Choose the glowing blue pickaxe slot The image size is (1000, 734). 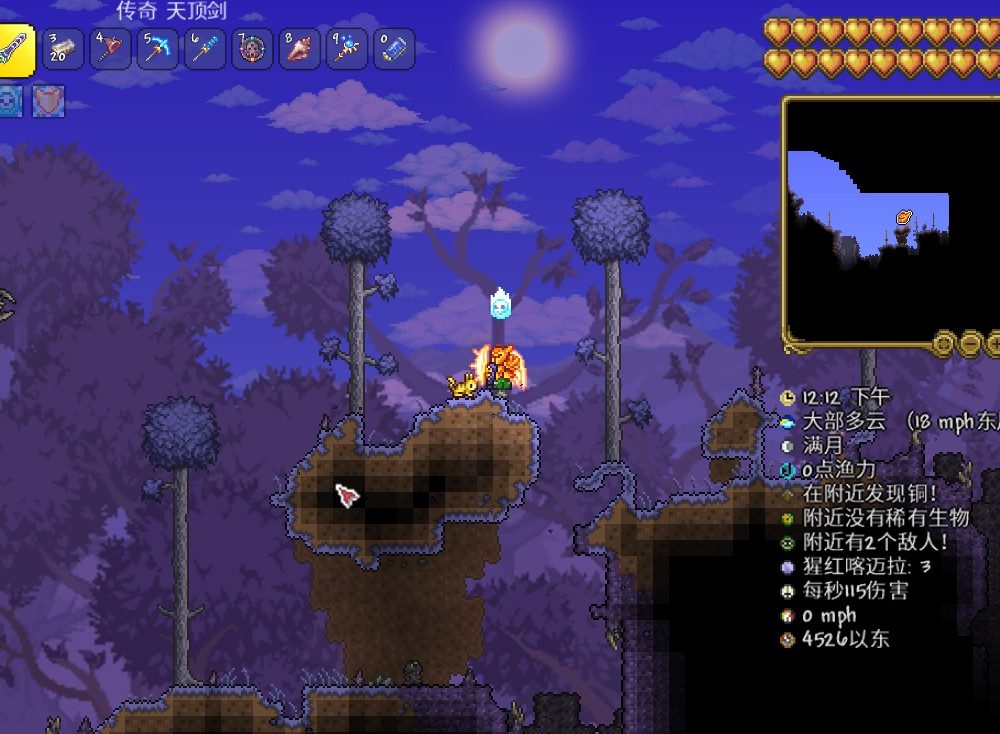point(158,48)
